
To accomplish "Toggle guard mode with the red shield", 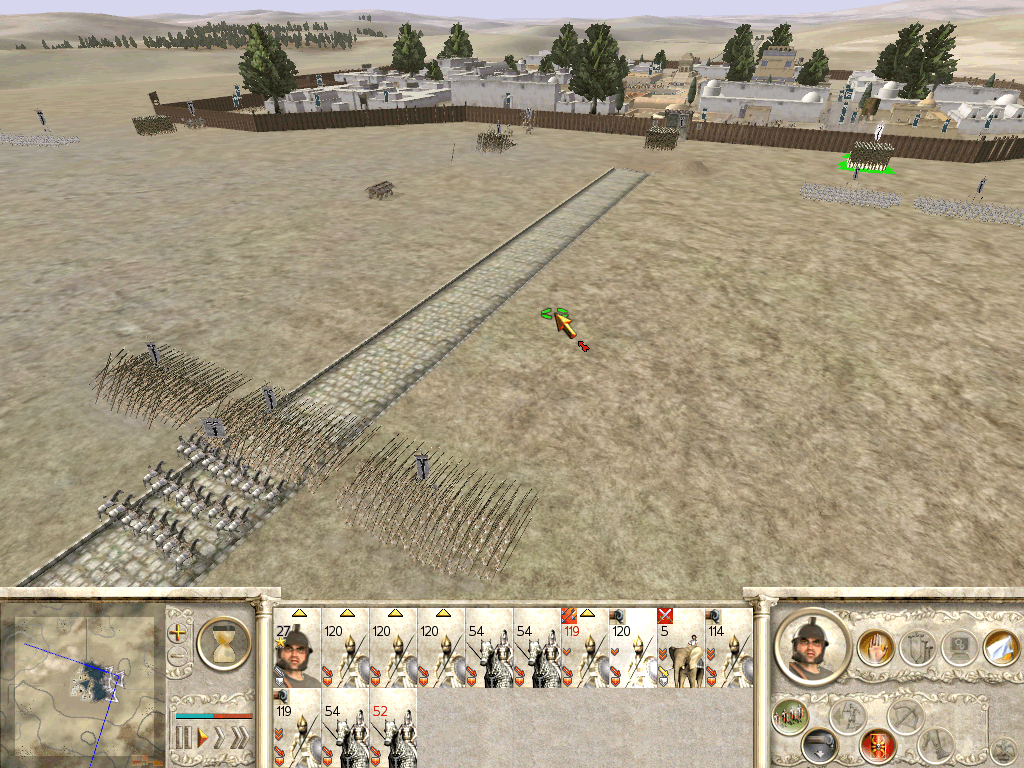I will 877,746.
